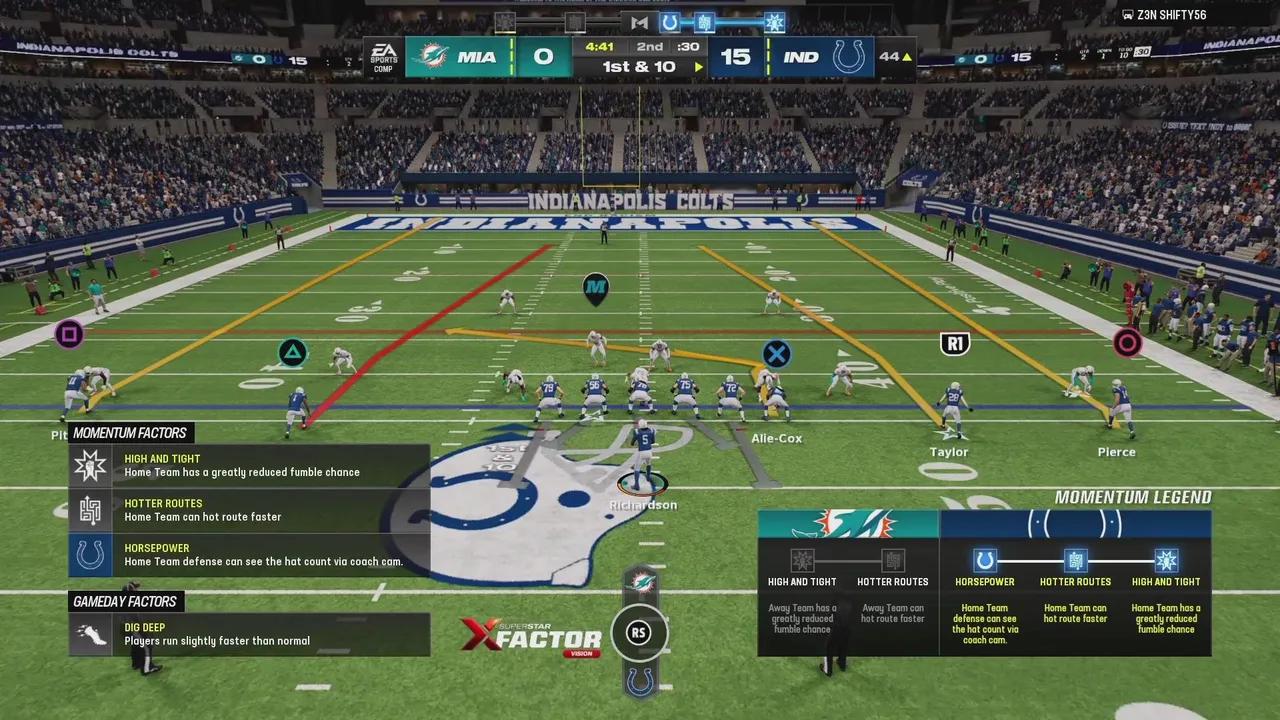
Task: Click the Horsepower row under Momentum Factors
Action: point(249,555)
